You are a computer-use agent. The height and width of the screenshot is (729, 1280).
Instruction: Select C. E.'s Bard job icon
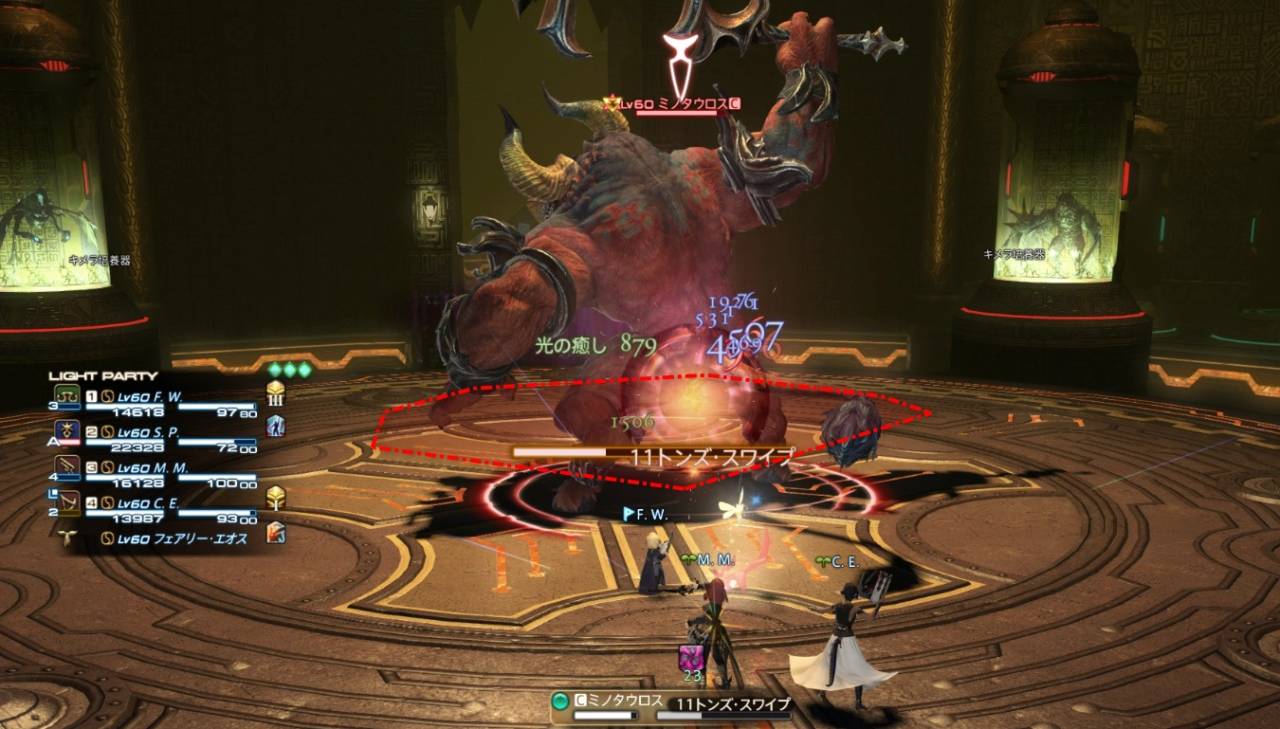66,501
